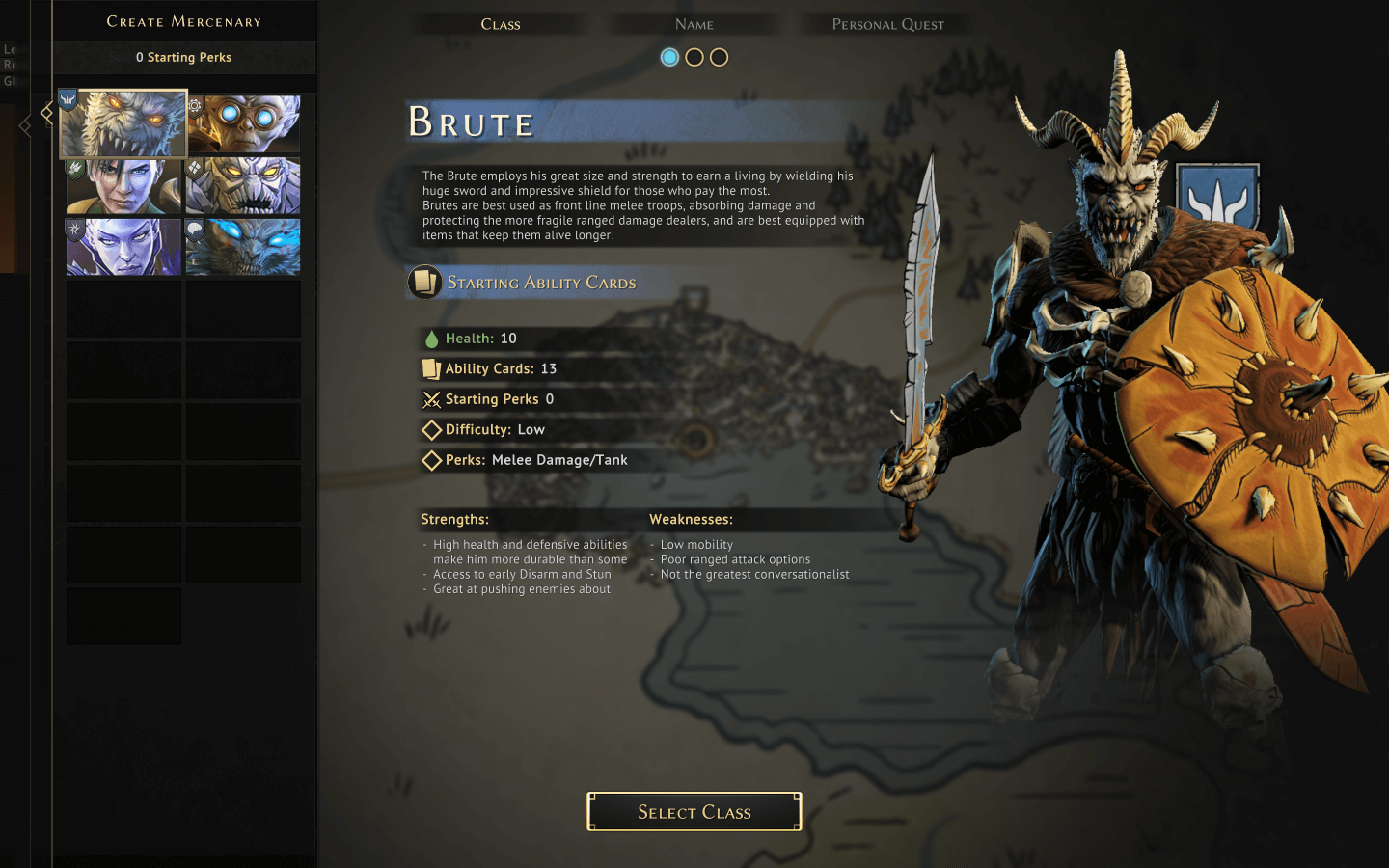Choose the goggled Tinkerer portrait
Viewport: 1389px width, 868px height.
243,123
